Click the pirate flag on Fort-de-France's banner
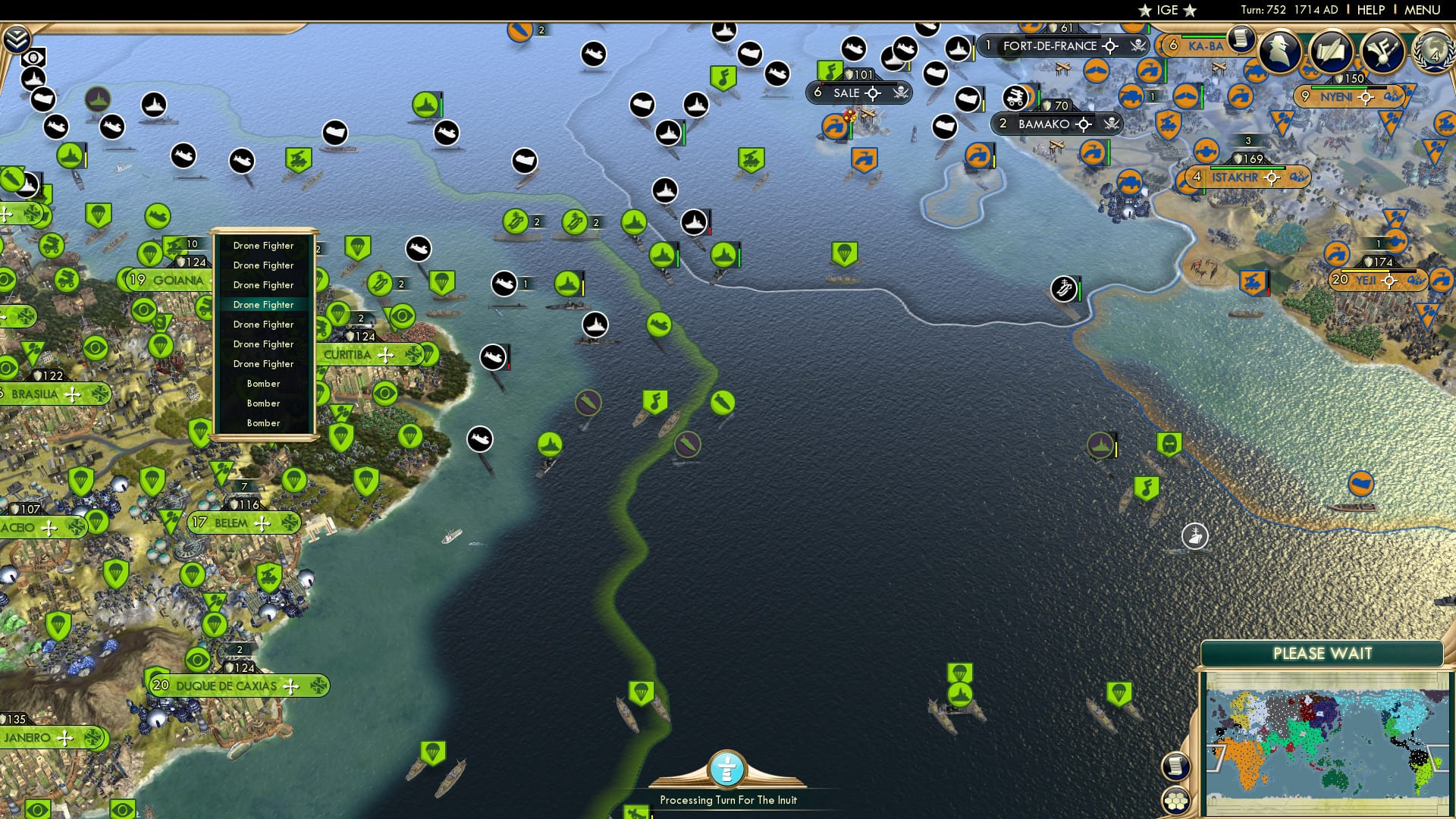1456x819 pixels. 1137,45
